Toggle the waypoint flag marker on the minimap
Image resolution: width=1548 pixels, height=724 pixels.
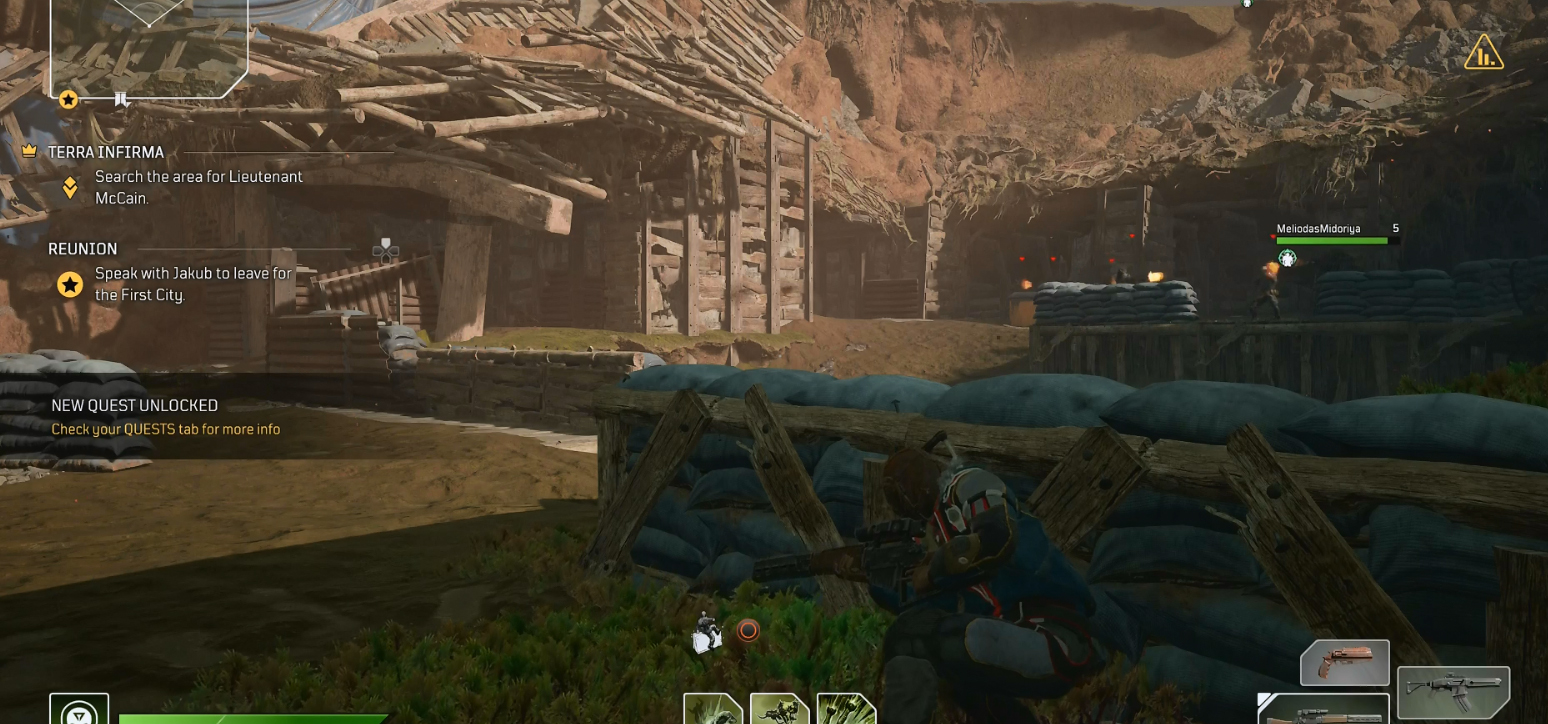tap(122, 98)
